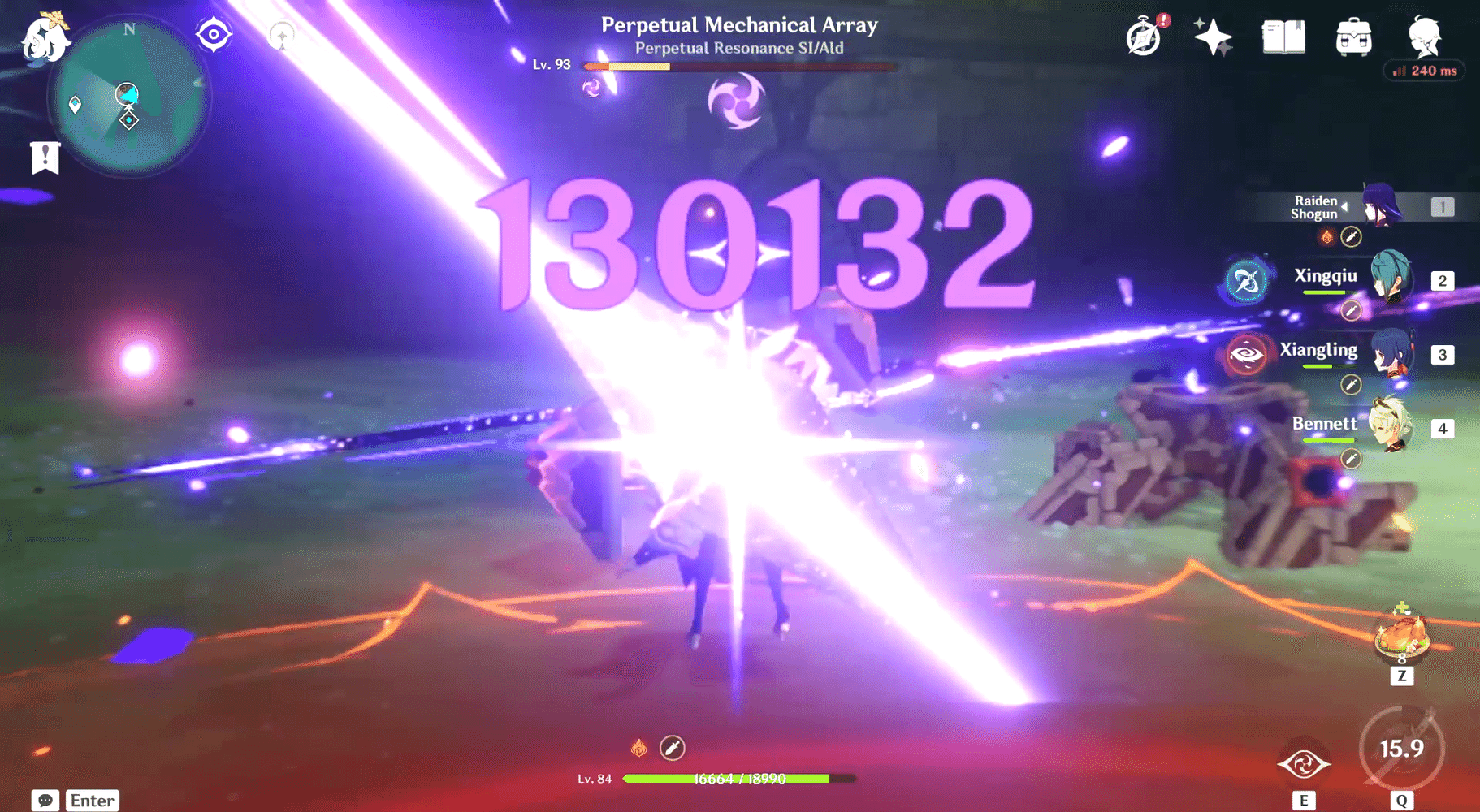Open the Wish menu star icon
The height and width of the screenshot is (812, 1480).
[1213, 37]
